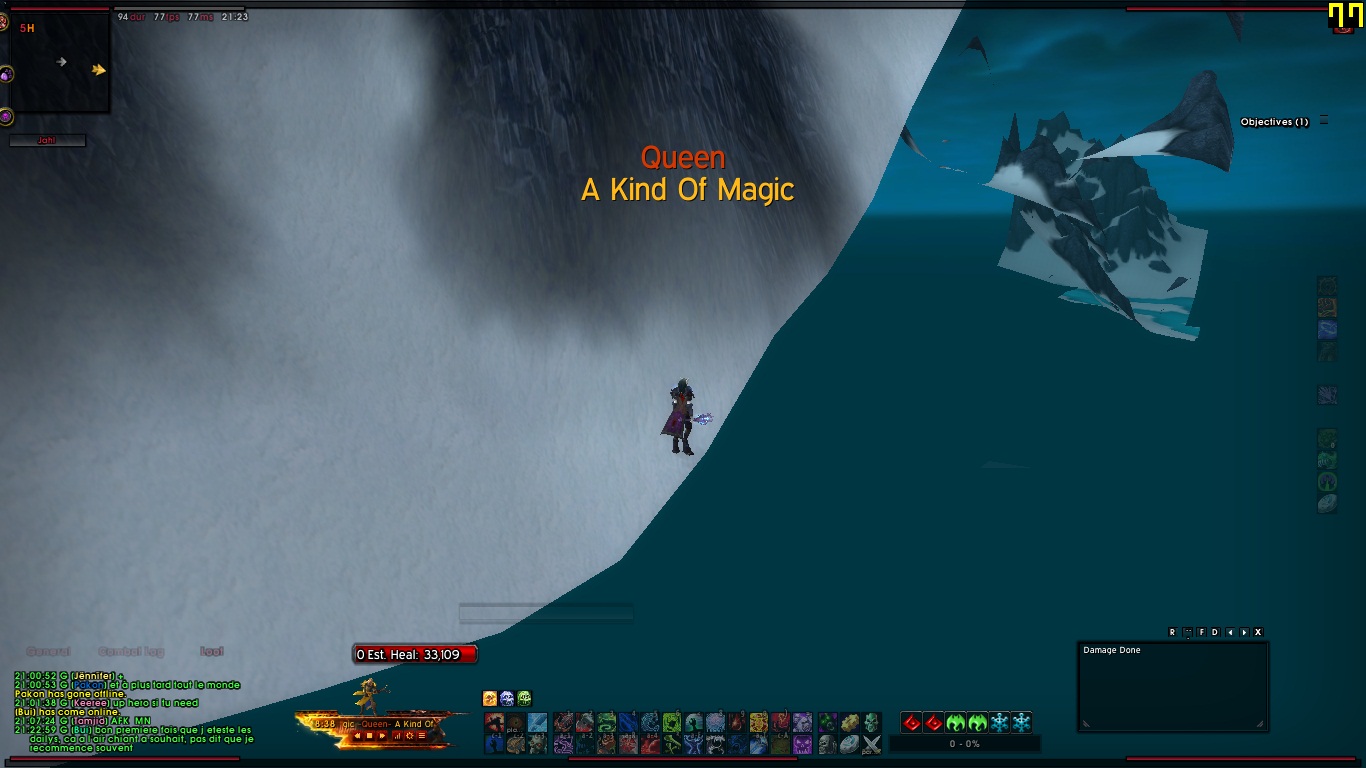Show next damage meter segment arrow
1366x768 pixels.
point(1244,632)
